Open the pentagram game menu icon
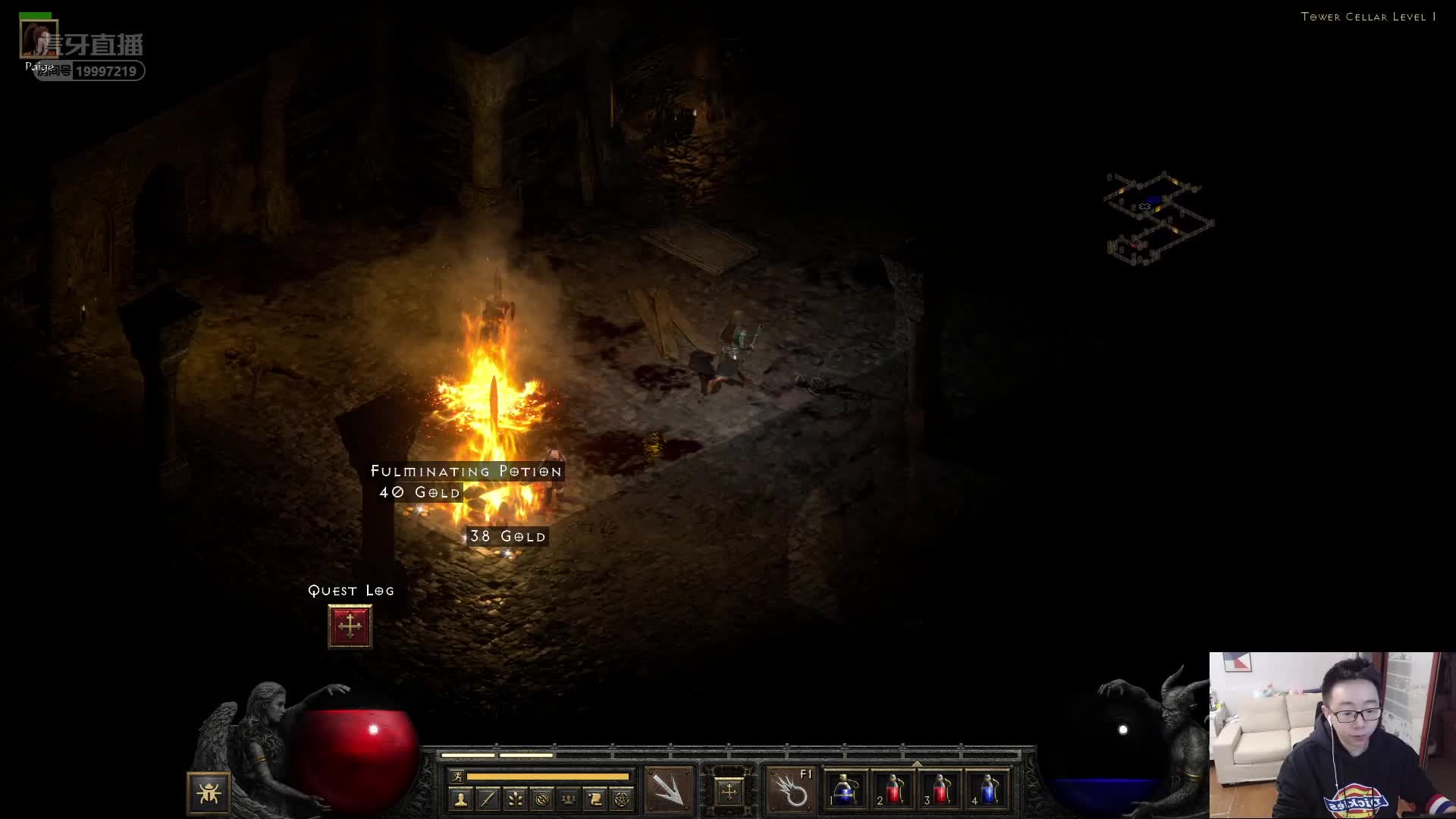The image size is (1456, 819). pyautogui.click(x=622, y=799)
